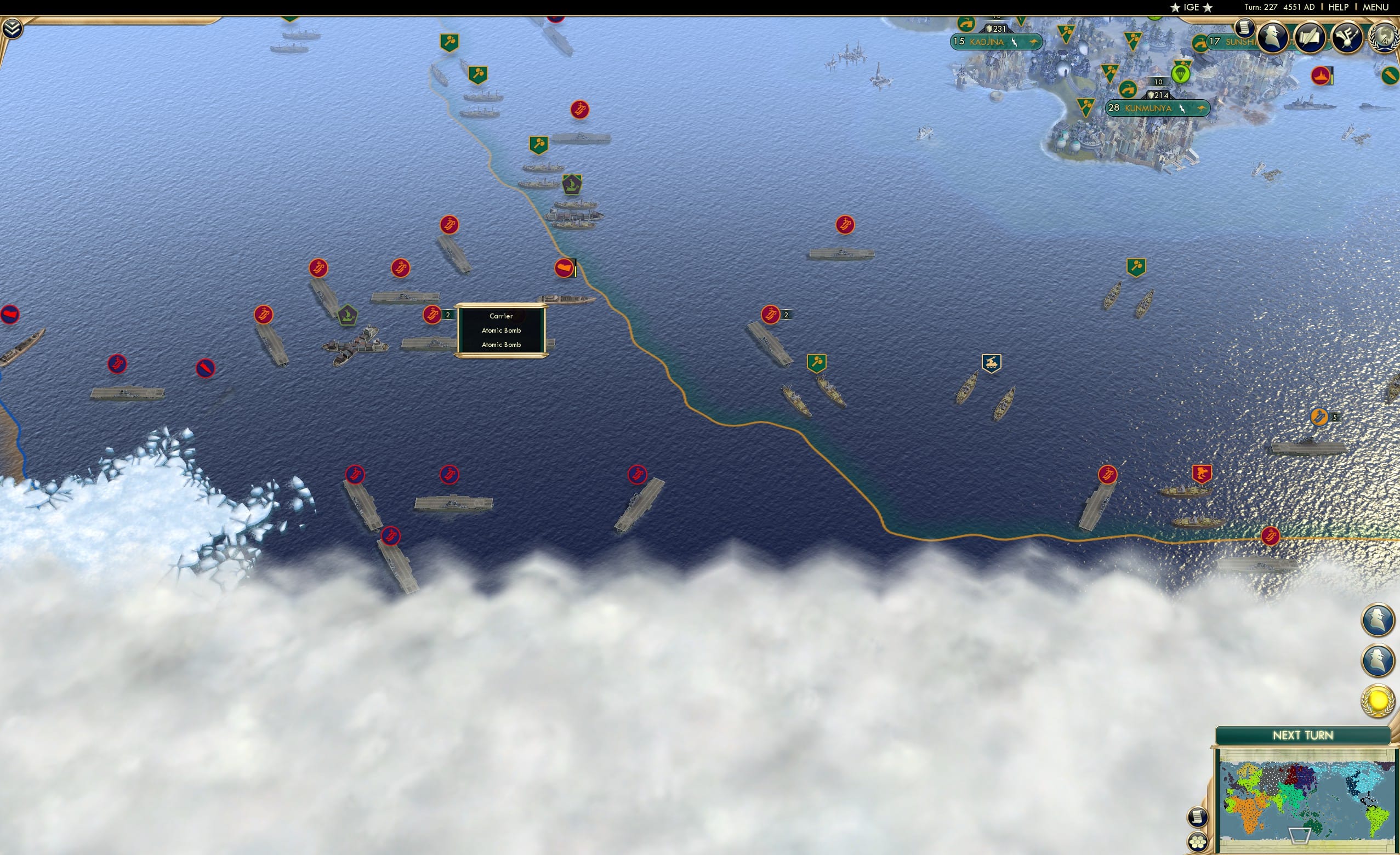The image size is (1400, 855).
Task: Select Carrier from the unit stack popup
Action: [x=500, y=316]
